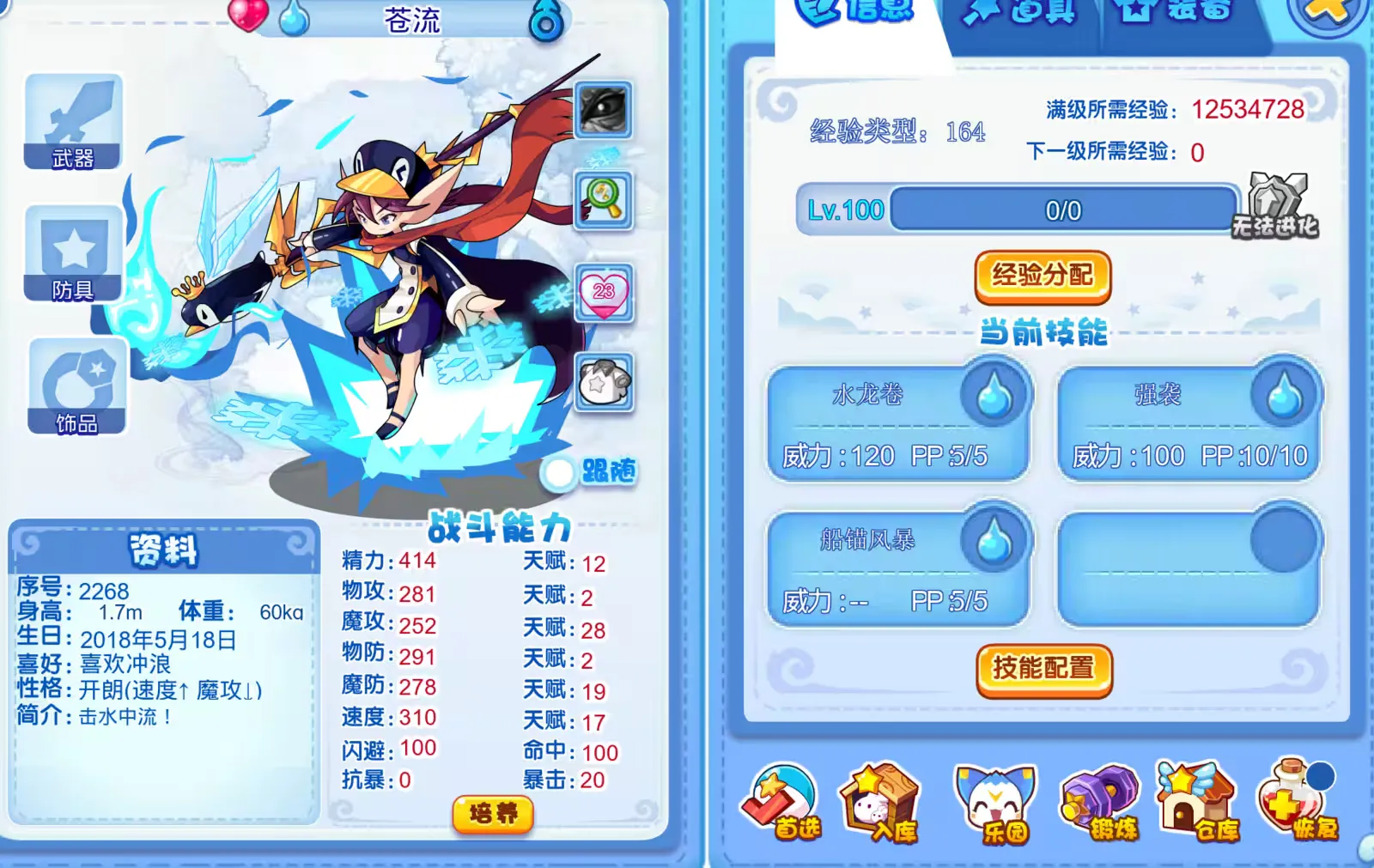This screenshot has height=868, width=1374.
Task: Send pet to storage with 入库
Action: pos(879,803)
